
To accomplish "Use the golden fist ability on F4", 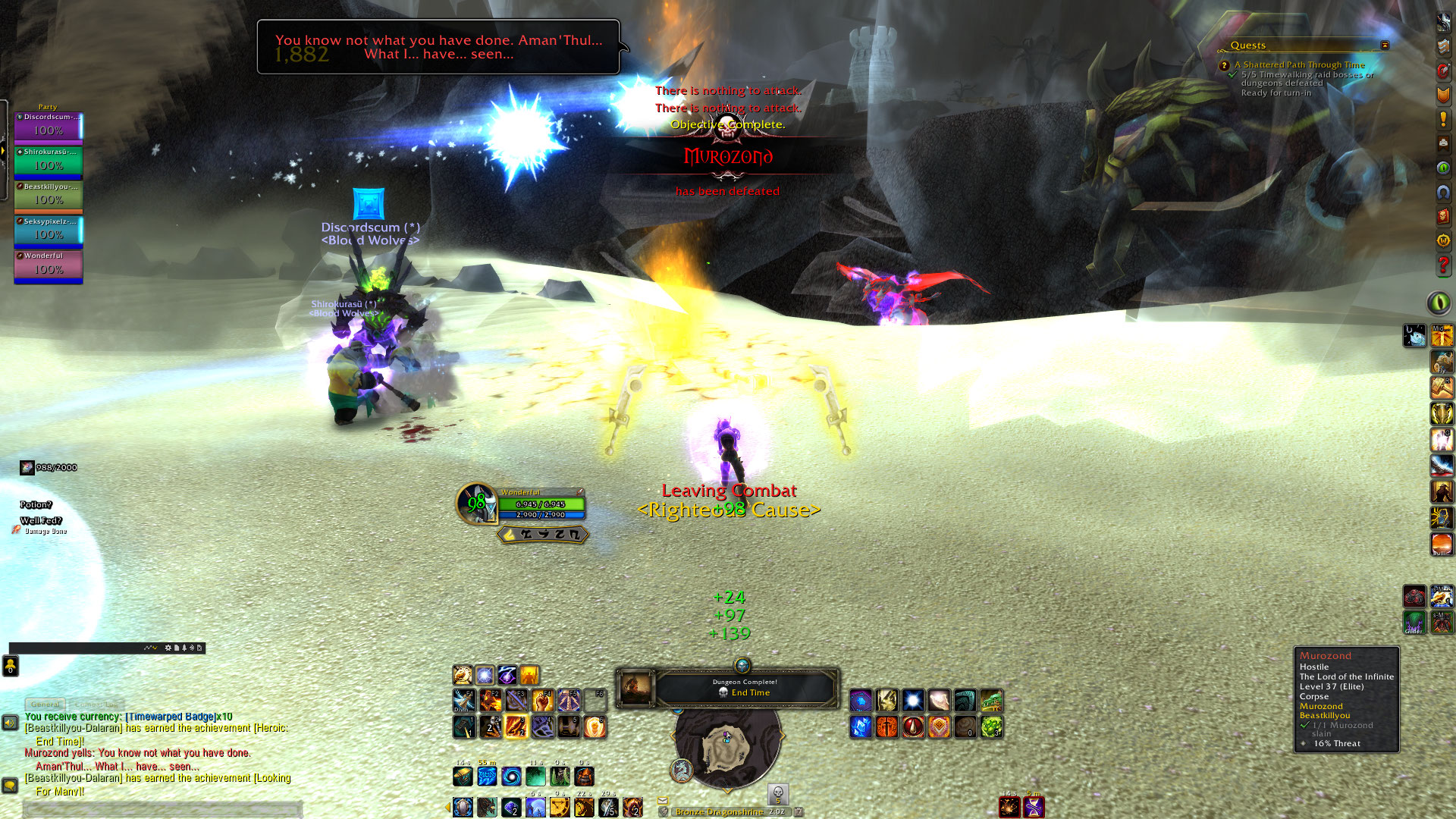I will tap(542, 700).
